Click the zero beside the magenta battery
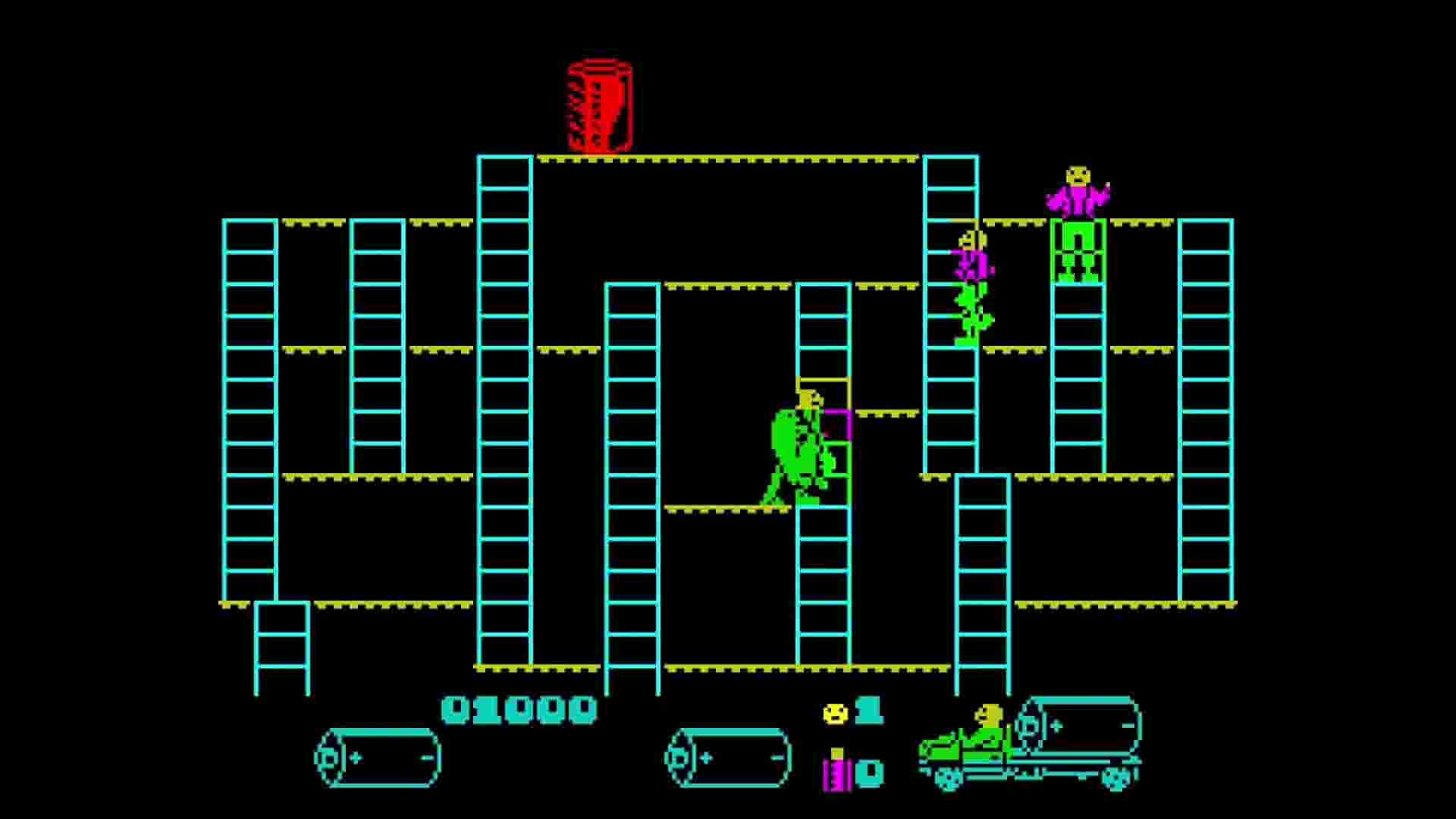Screen dimensions: 1456x819 point(870,772)
